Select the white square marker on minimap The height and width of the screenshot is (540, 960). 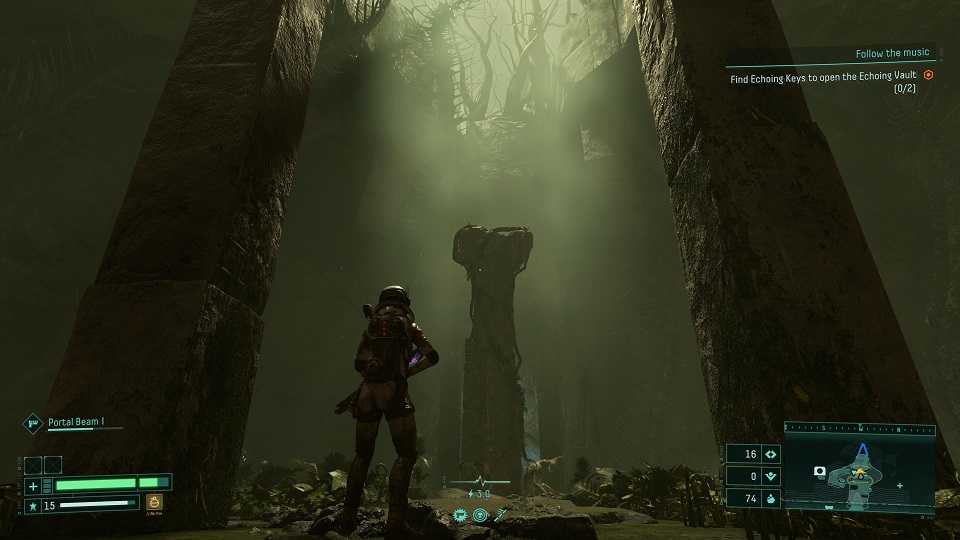819,470
